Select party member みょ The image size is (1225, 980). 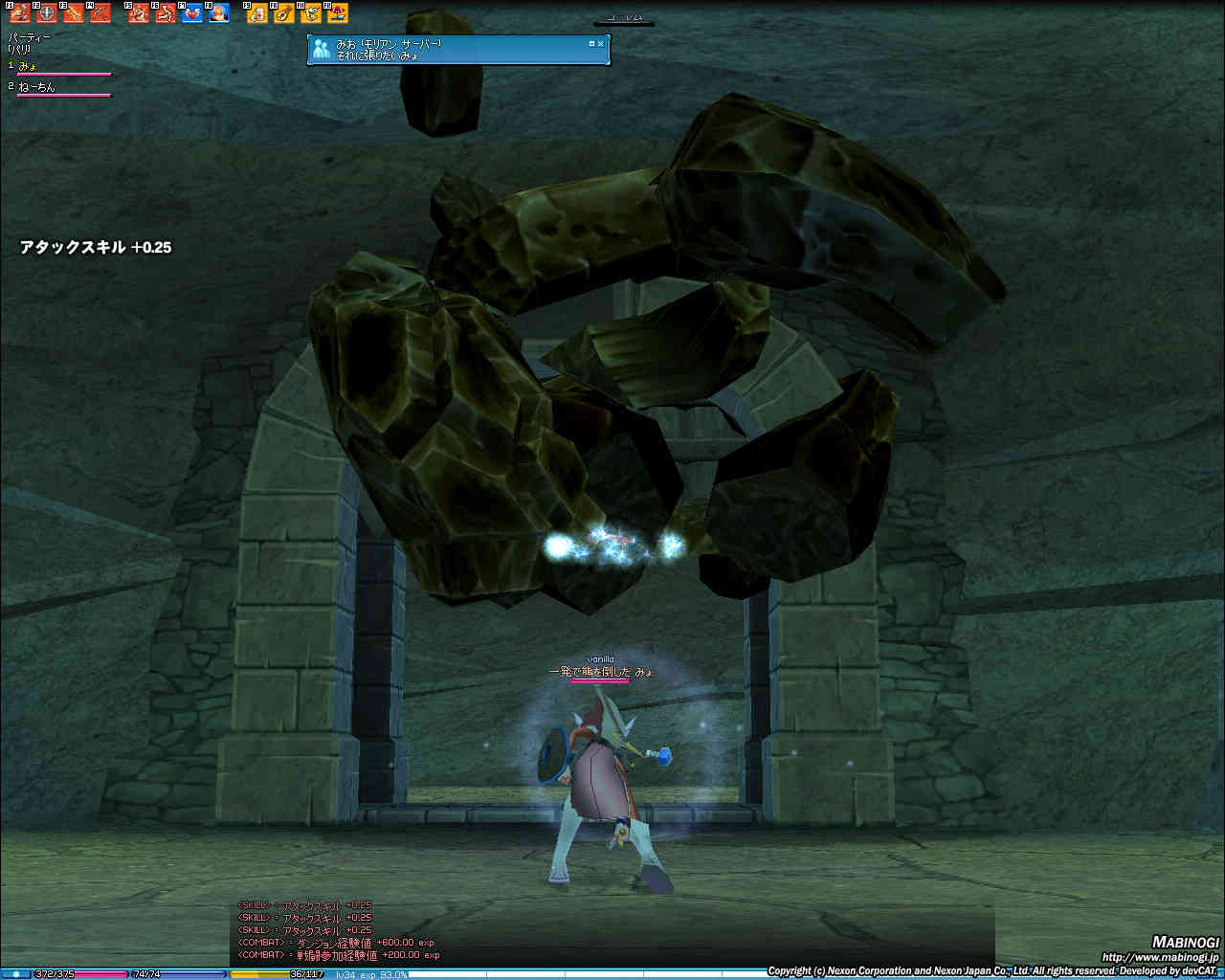click(x=27, y=66)
